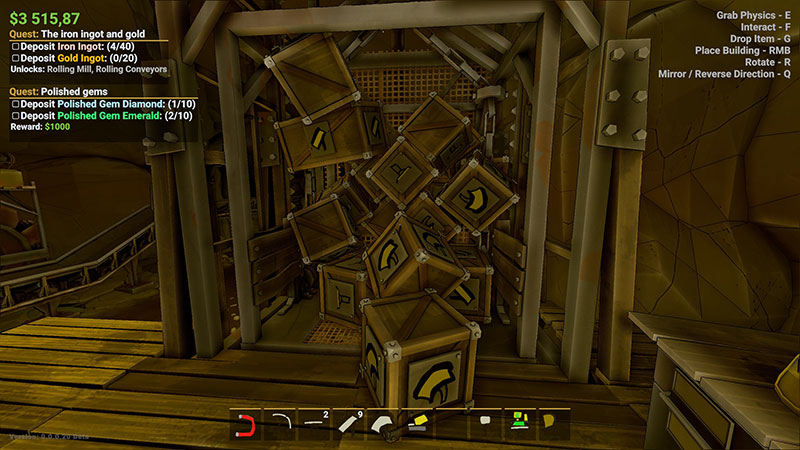Select the curved conveyor piece slot
800x450 pixels.
281,425
